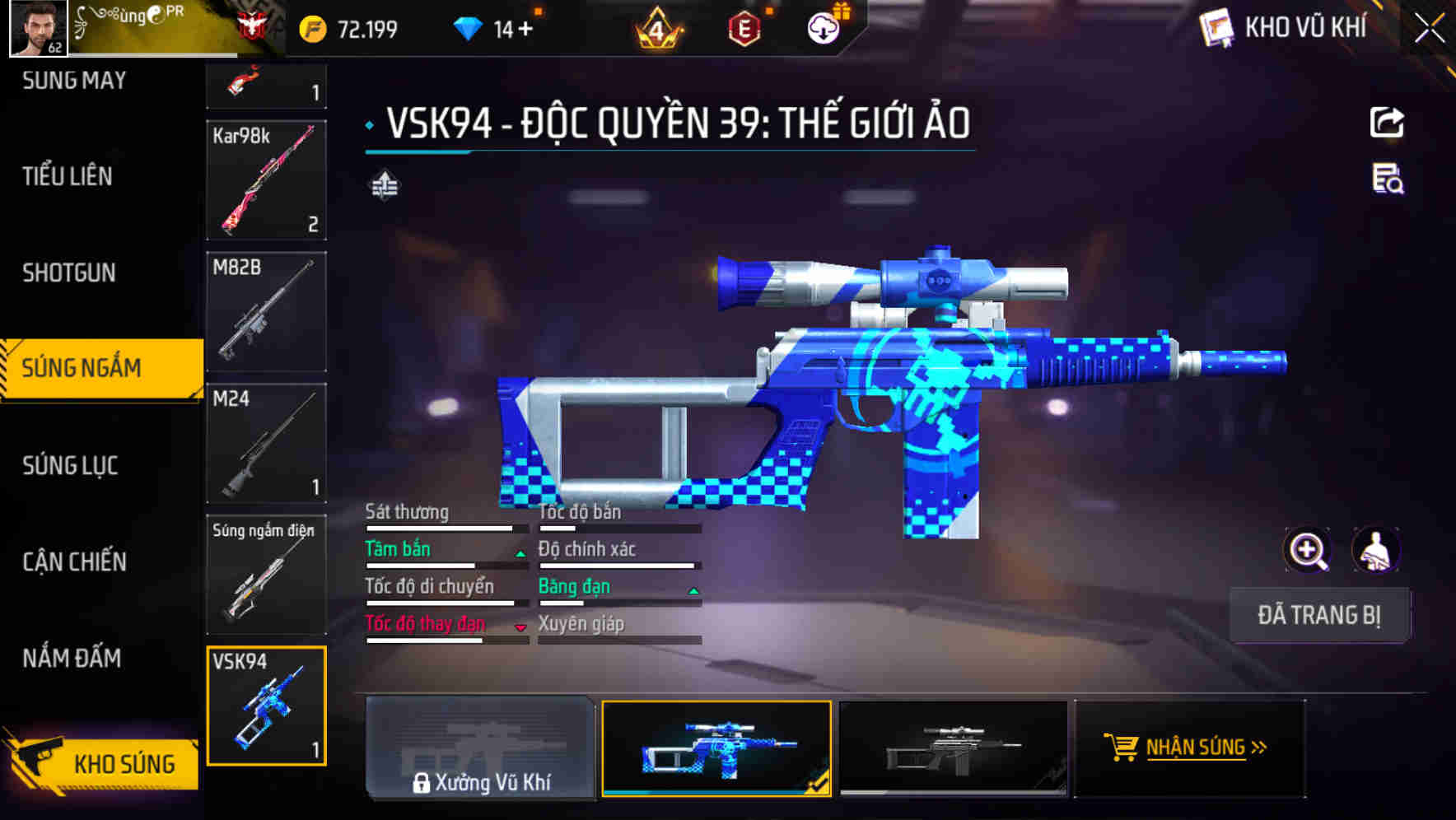Open the rank crown level 4 icon

[659, 27]
